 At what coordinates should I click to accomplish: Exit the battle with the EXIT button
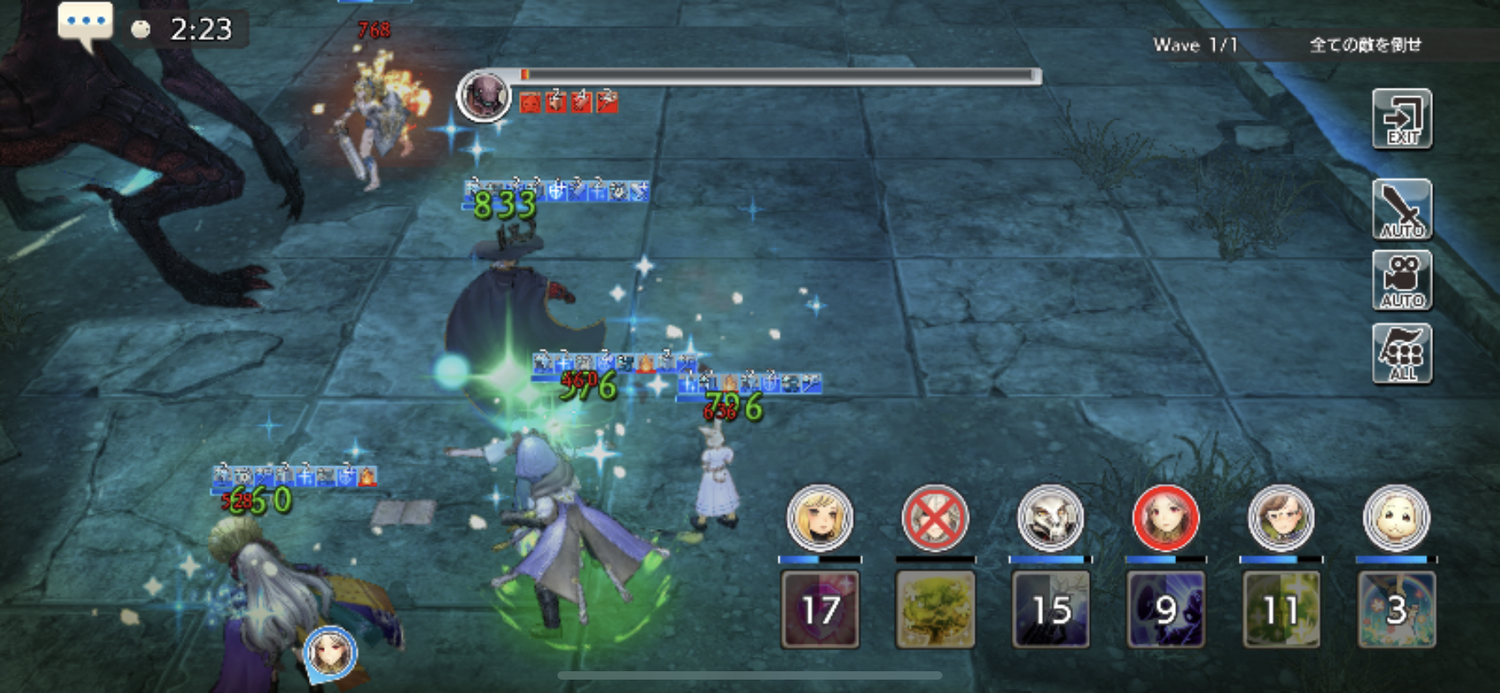1402,119
